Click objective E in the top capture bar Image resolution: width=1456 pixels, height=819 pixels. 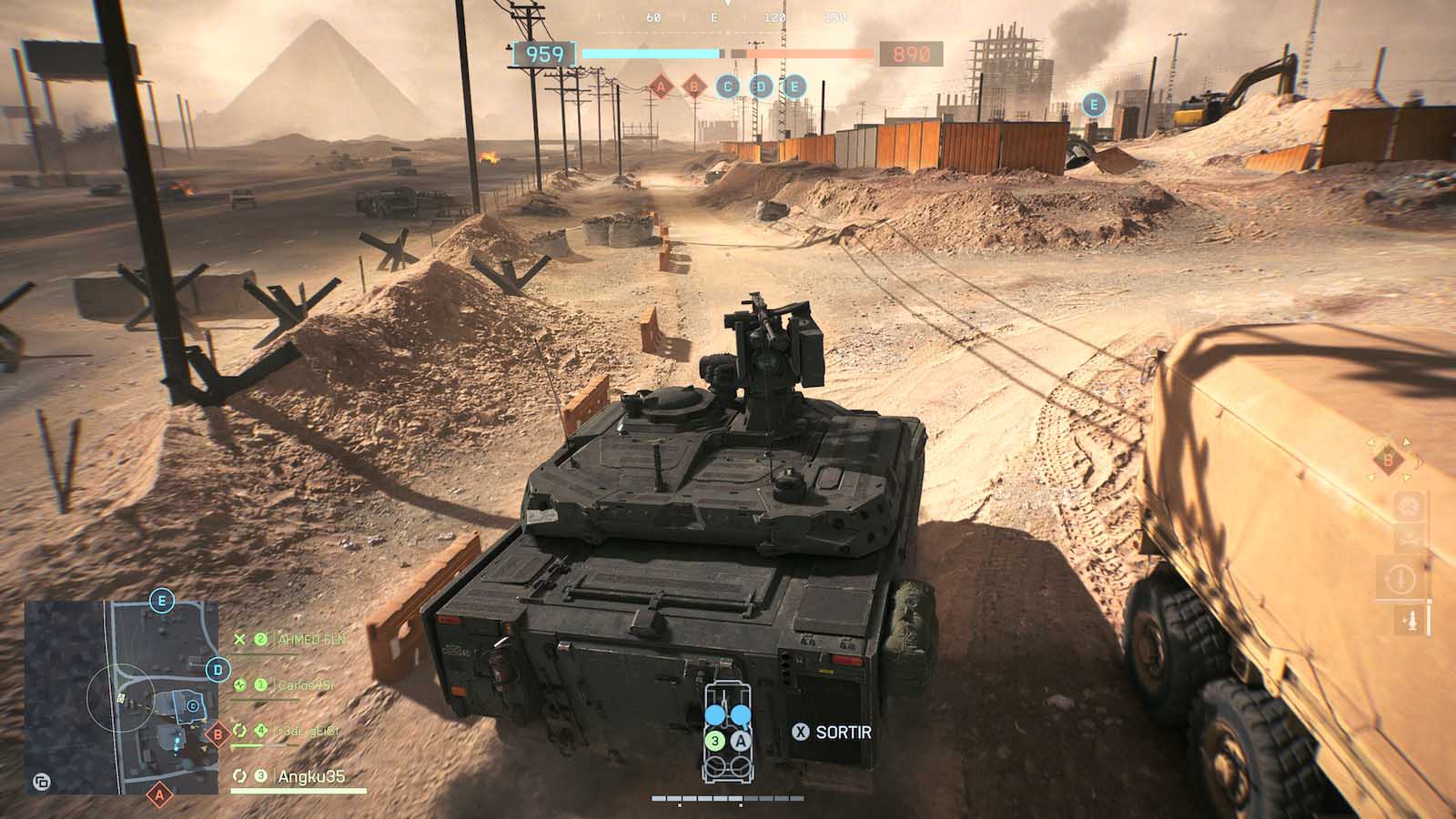tap(794, 87)
